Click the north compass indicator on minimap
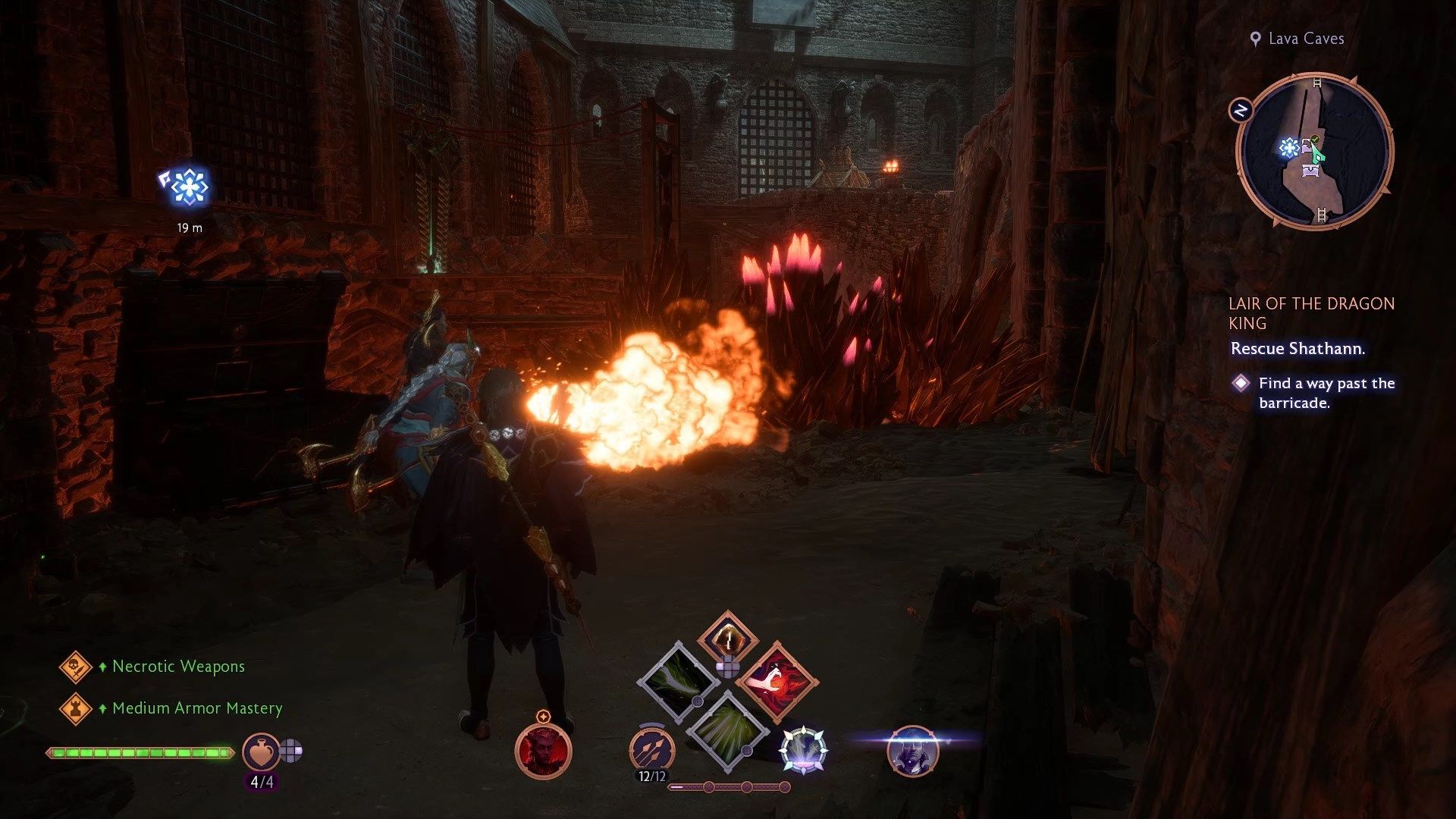The image size is (1456, 819). pos(1241,111)
